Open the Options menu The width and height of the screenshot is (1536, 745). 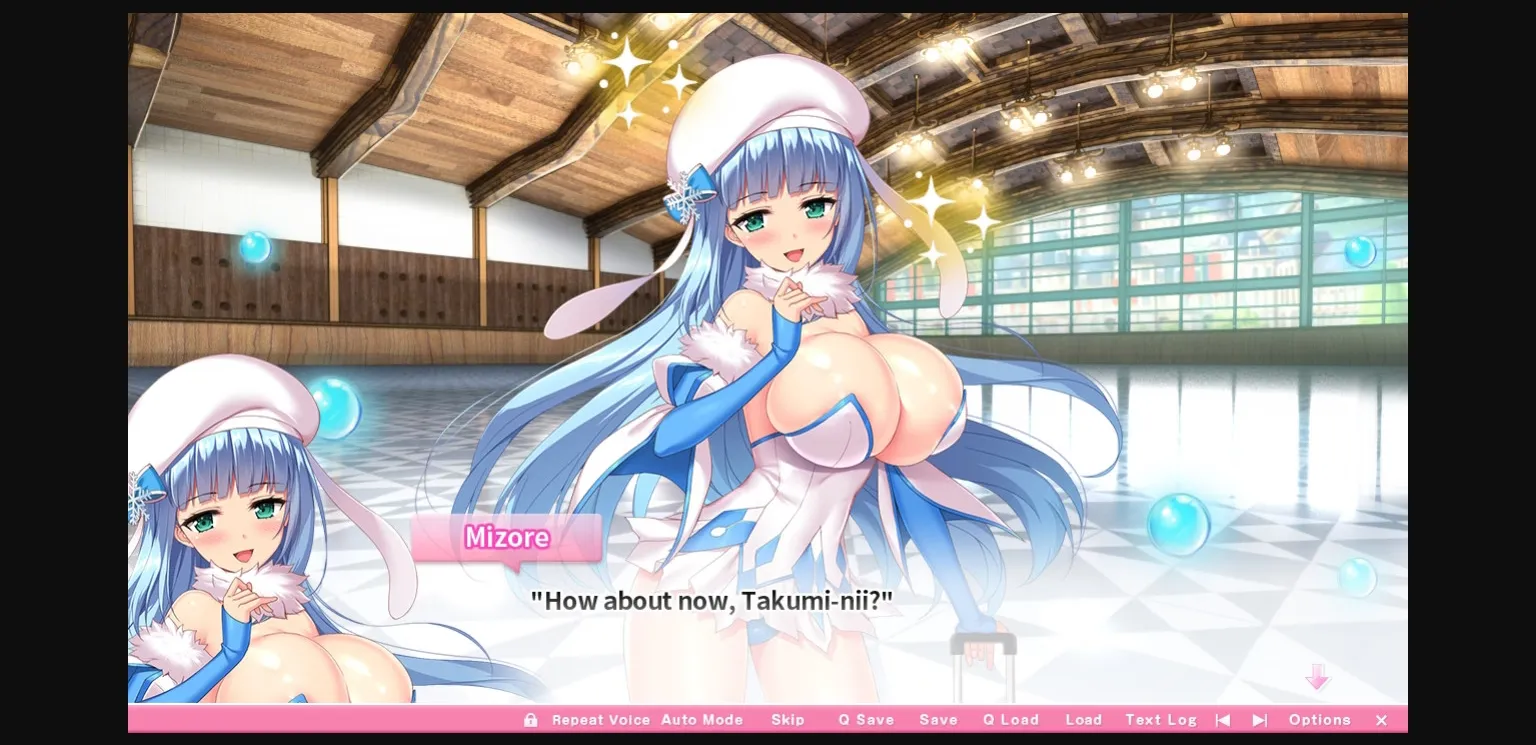[x=1319, y=720]
